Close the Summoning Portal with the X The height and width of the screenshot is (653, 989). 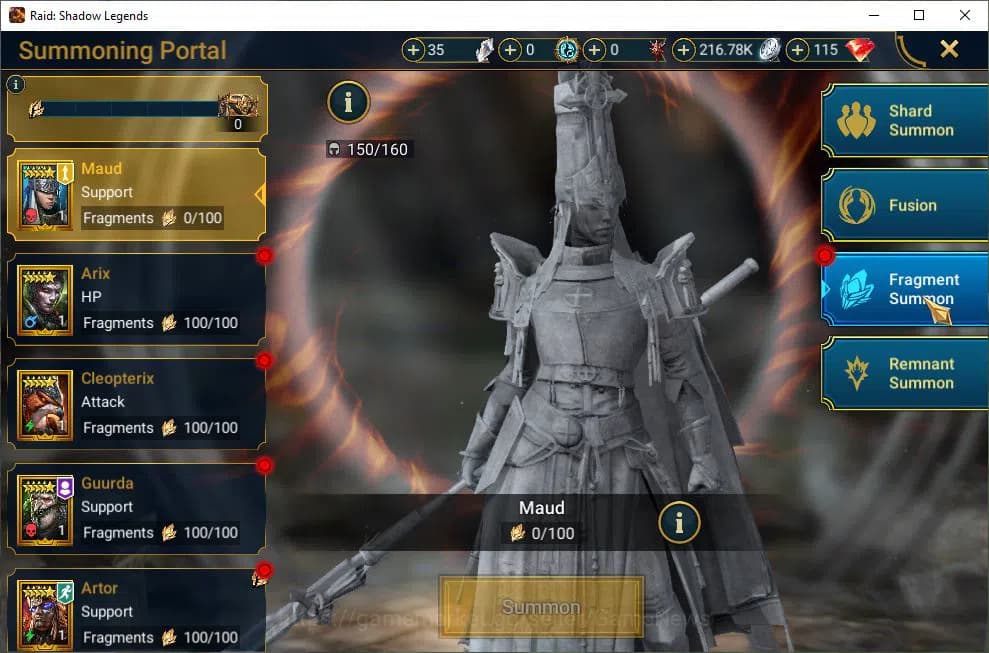point(949,49)
